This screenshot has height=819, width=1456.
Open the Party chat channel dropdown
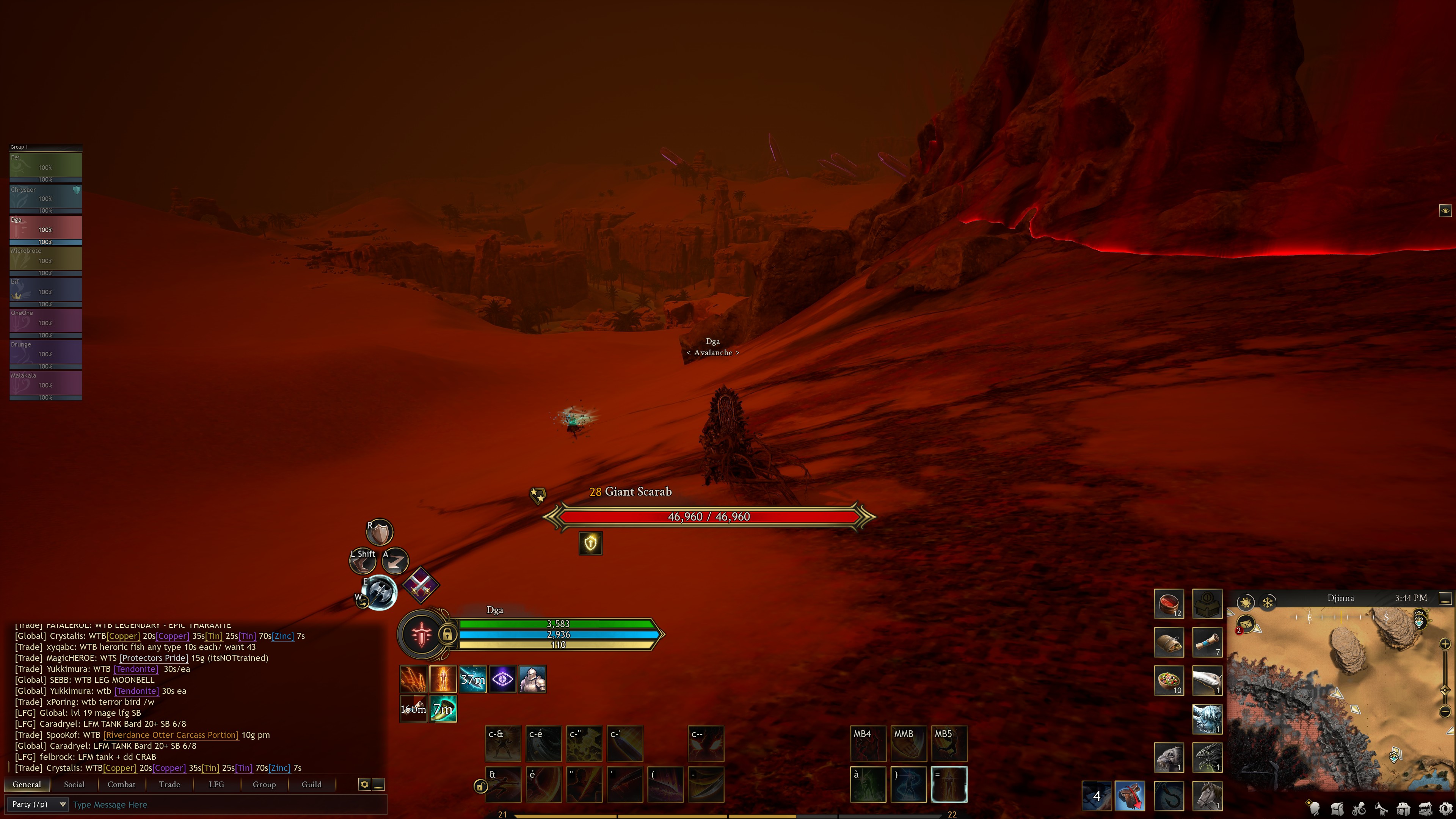pyautogui.click(x=37, y=804)
